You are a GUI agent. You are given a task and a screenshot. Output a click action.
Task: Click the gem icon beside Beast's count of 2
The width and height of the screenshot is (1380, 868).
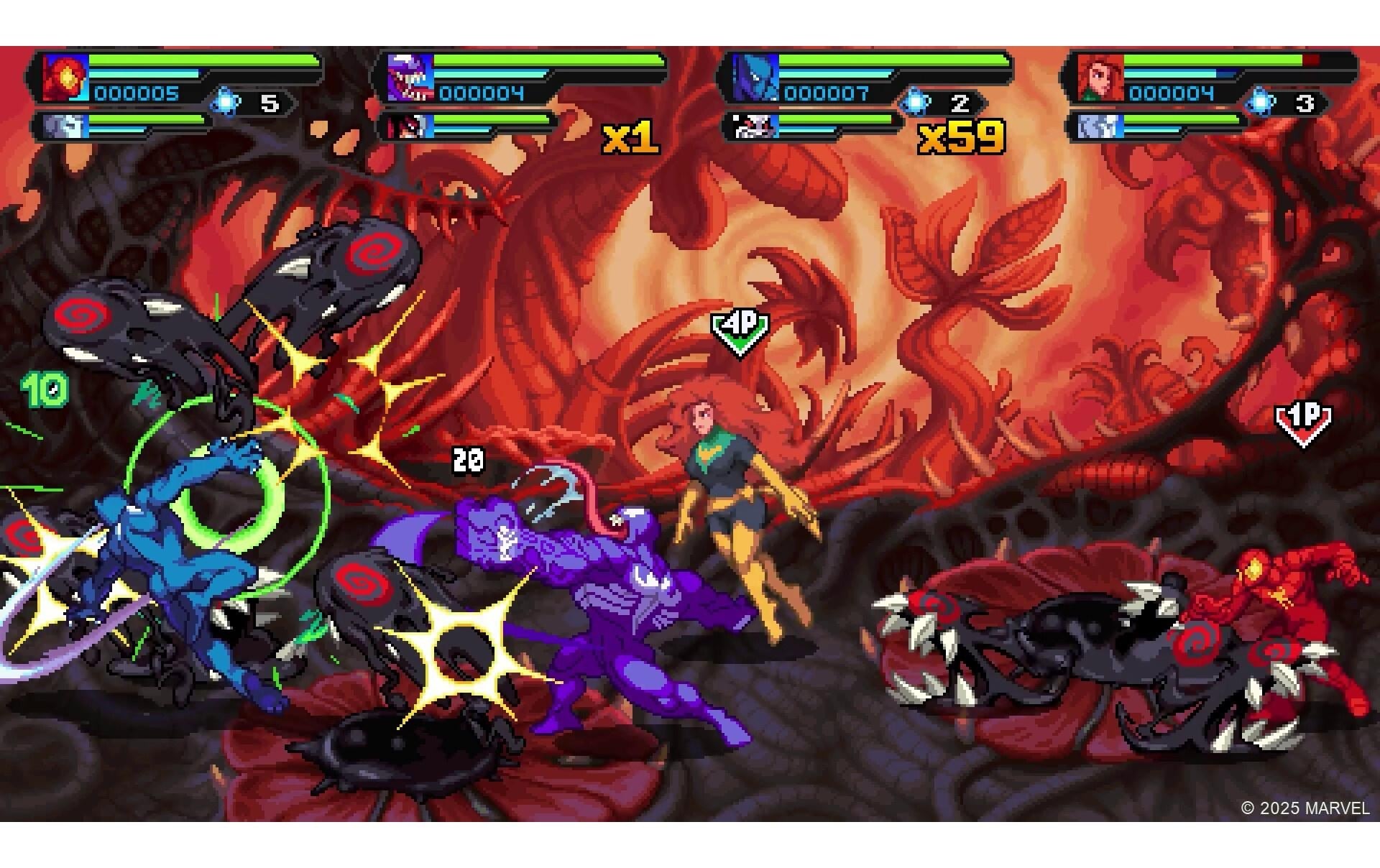(x=914, y=102)
